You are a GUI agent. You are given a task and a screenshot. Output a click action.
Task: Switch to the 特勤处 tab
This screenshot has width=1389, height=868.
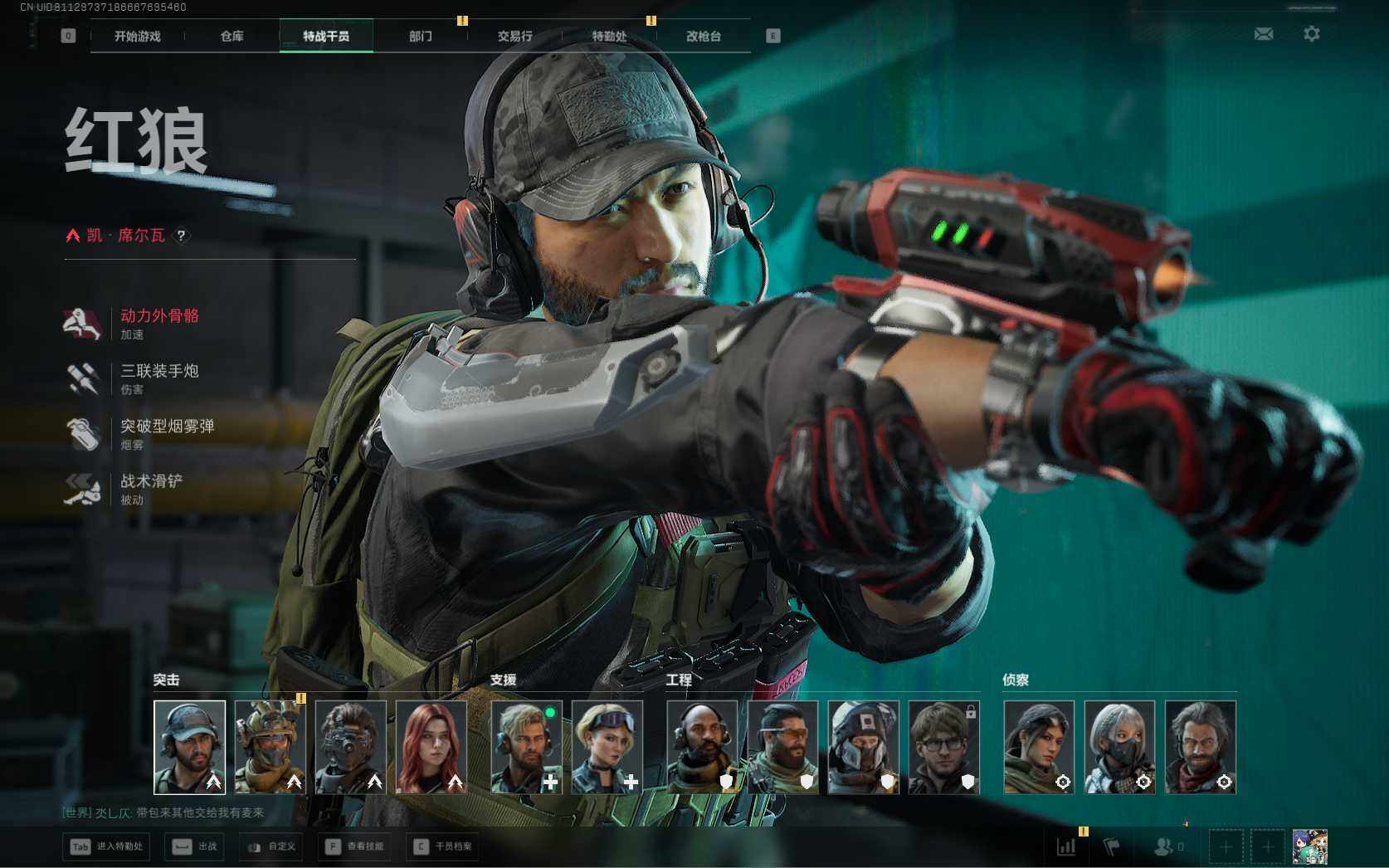(x=609, y=37)
